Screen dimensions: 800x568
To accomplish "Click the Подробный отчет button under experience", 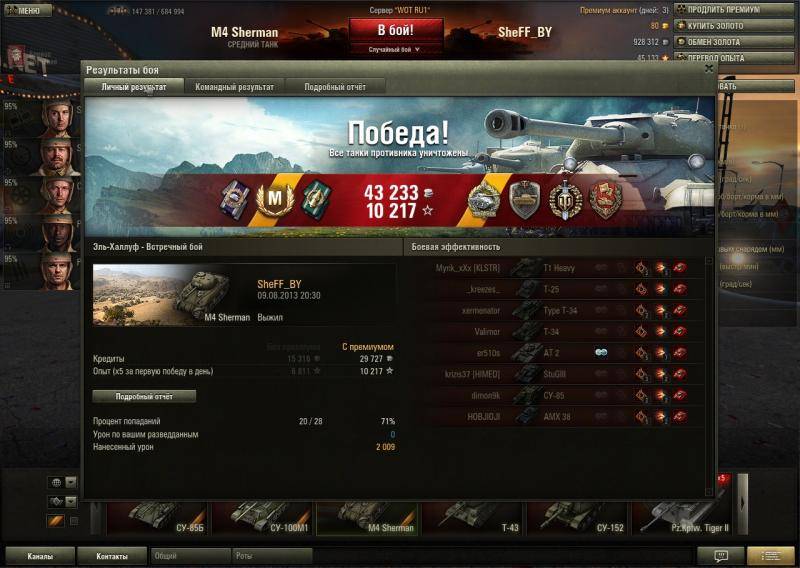I will point(144,396).
